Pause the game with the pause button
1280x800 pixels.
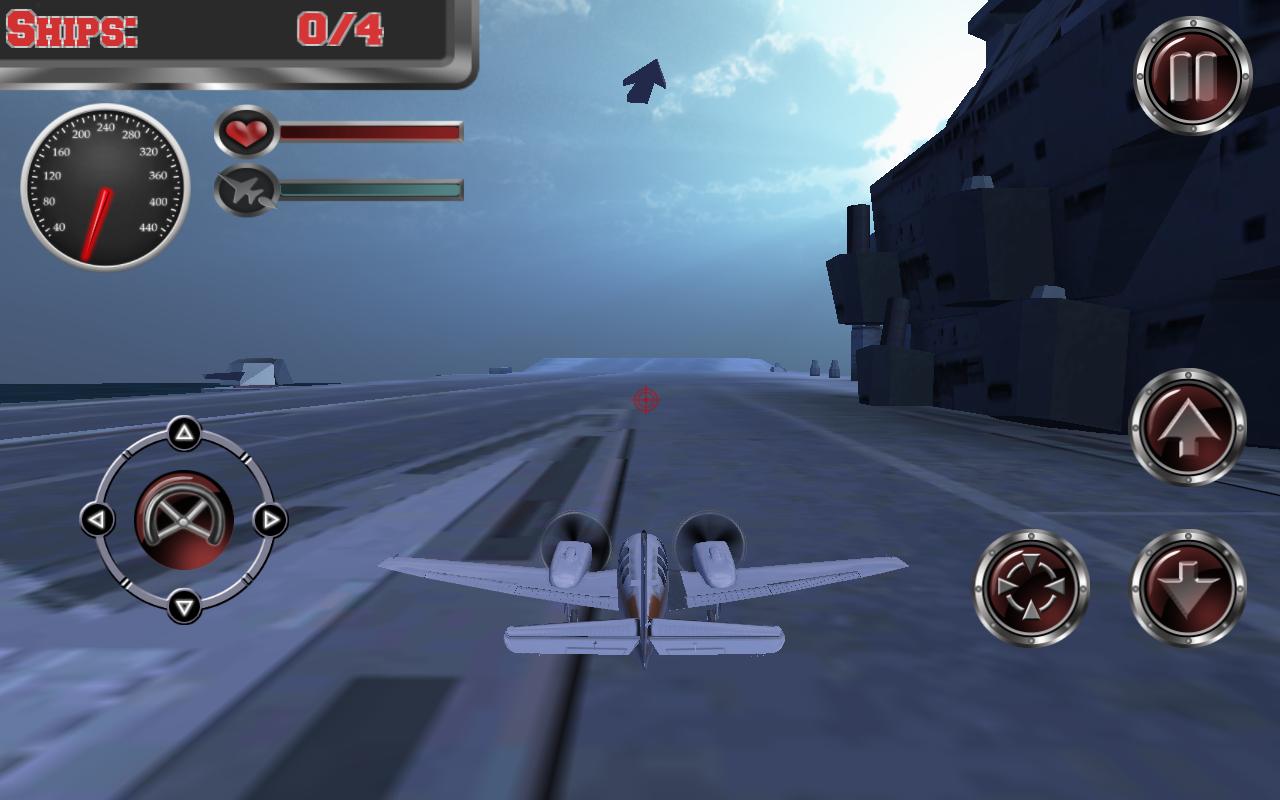tap(1192, 75)
